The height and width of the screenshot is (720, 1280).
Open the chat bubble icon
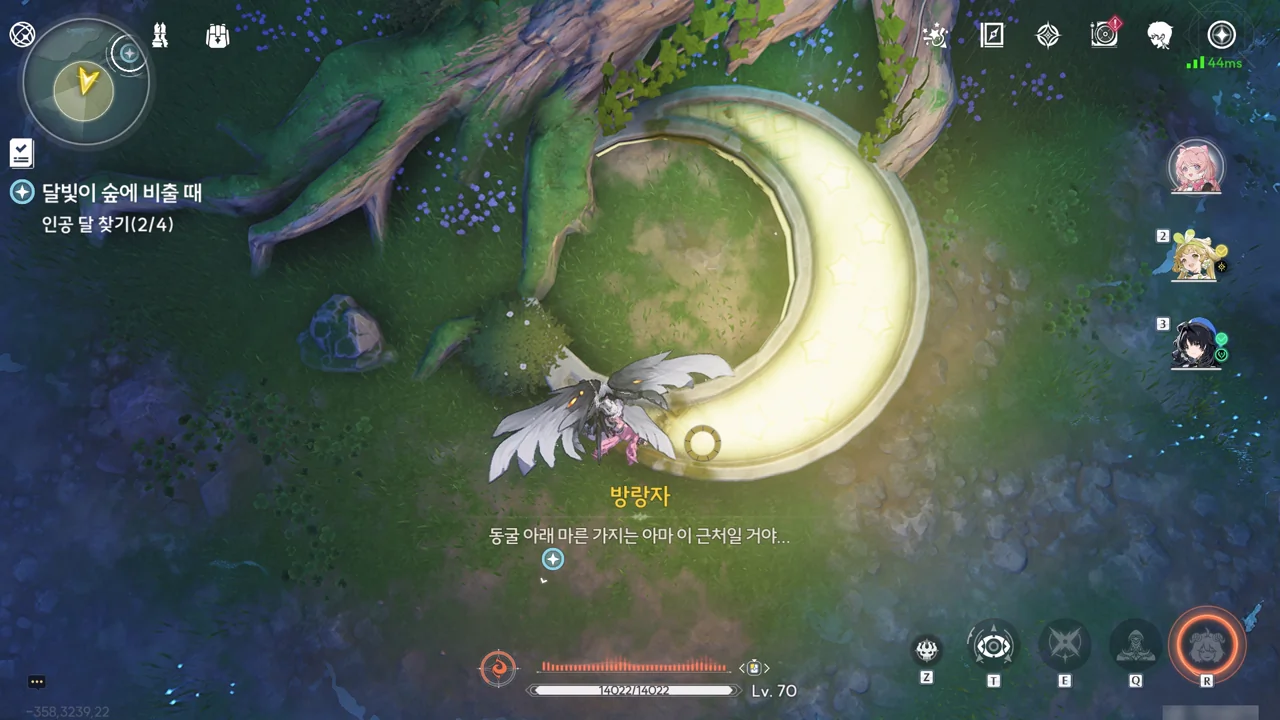(37, 682)
